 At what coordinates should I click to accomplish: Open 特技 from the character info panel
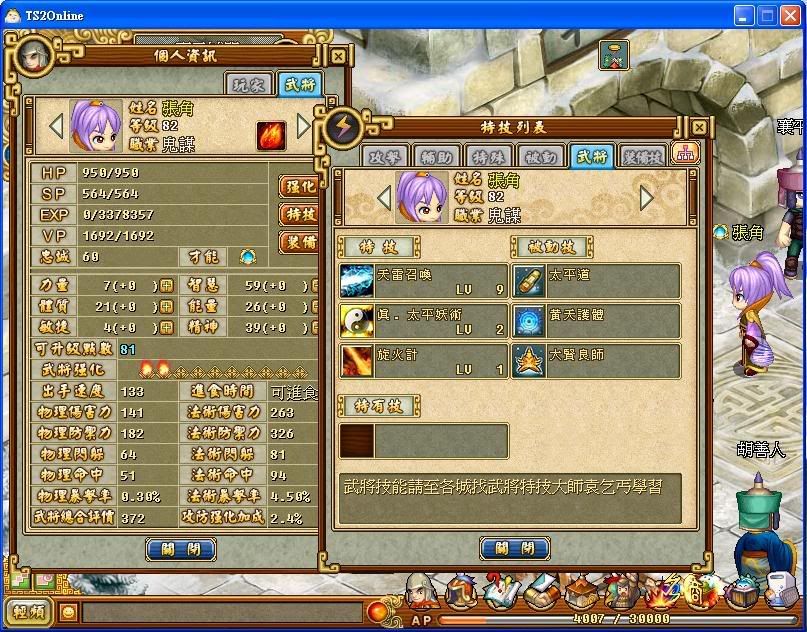coord(299,214)
